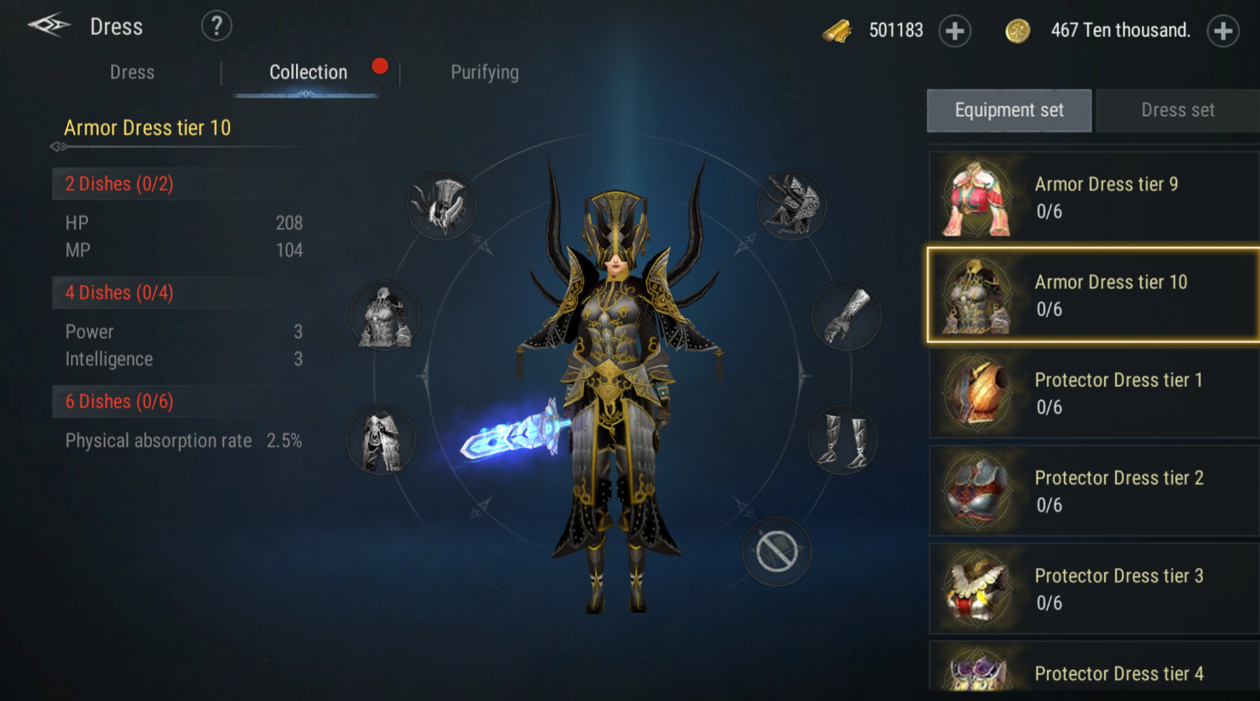Switch to the Dress set tab
Viewport: 1260px width, 701px height.
tap(1177, 110)
